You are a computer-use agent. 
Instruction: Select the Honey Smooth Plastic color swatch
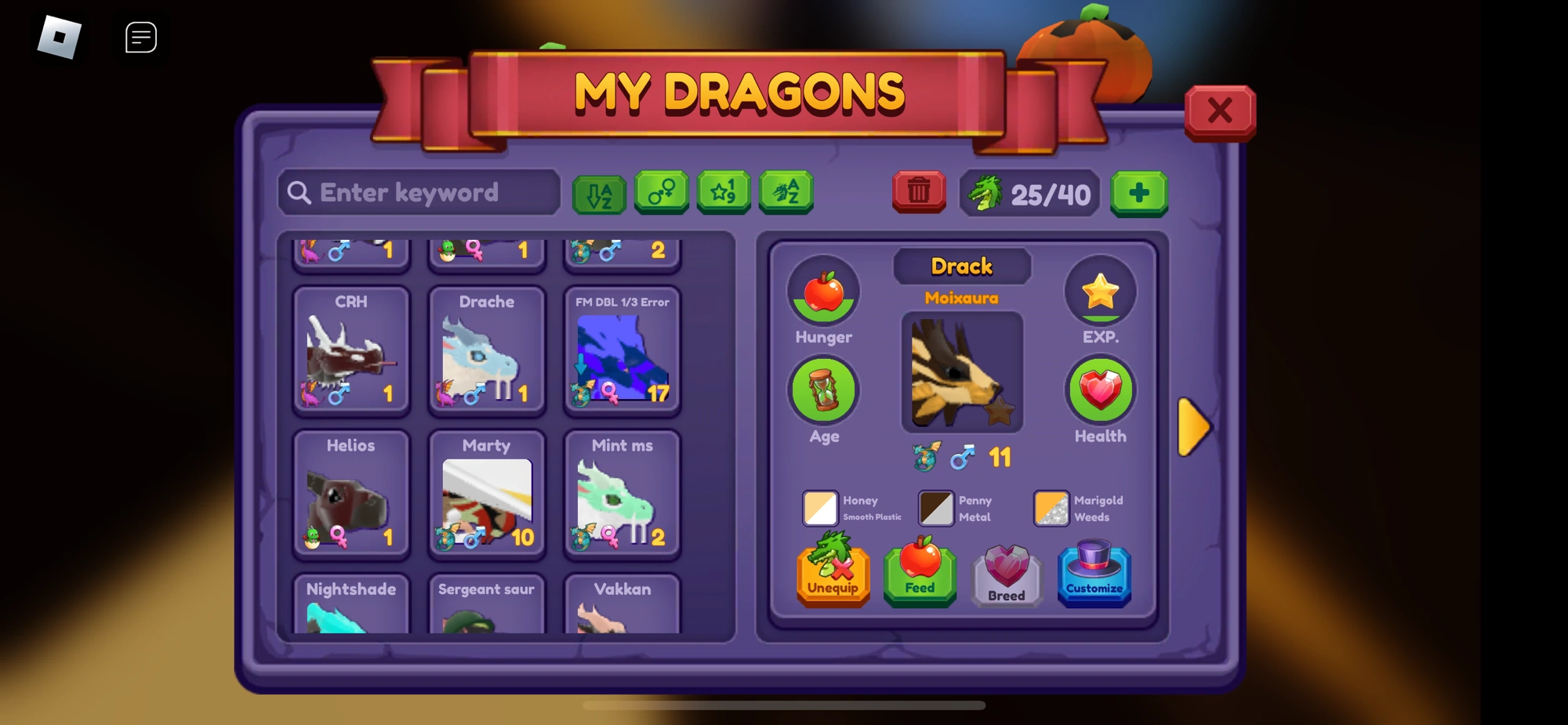pos(821,508)
